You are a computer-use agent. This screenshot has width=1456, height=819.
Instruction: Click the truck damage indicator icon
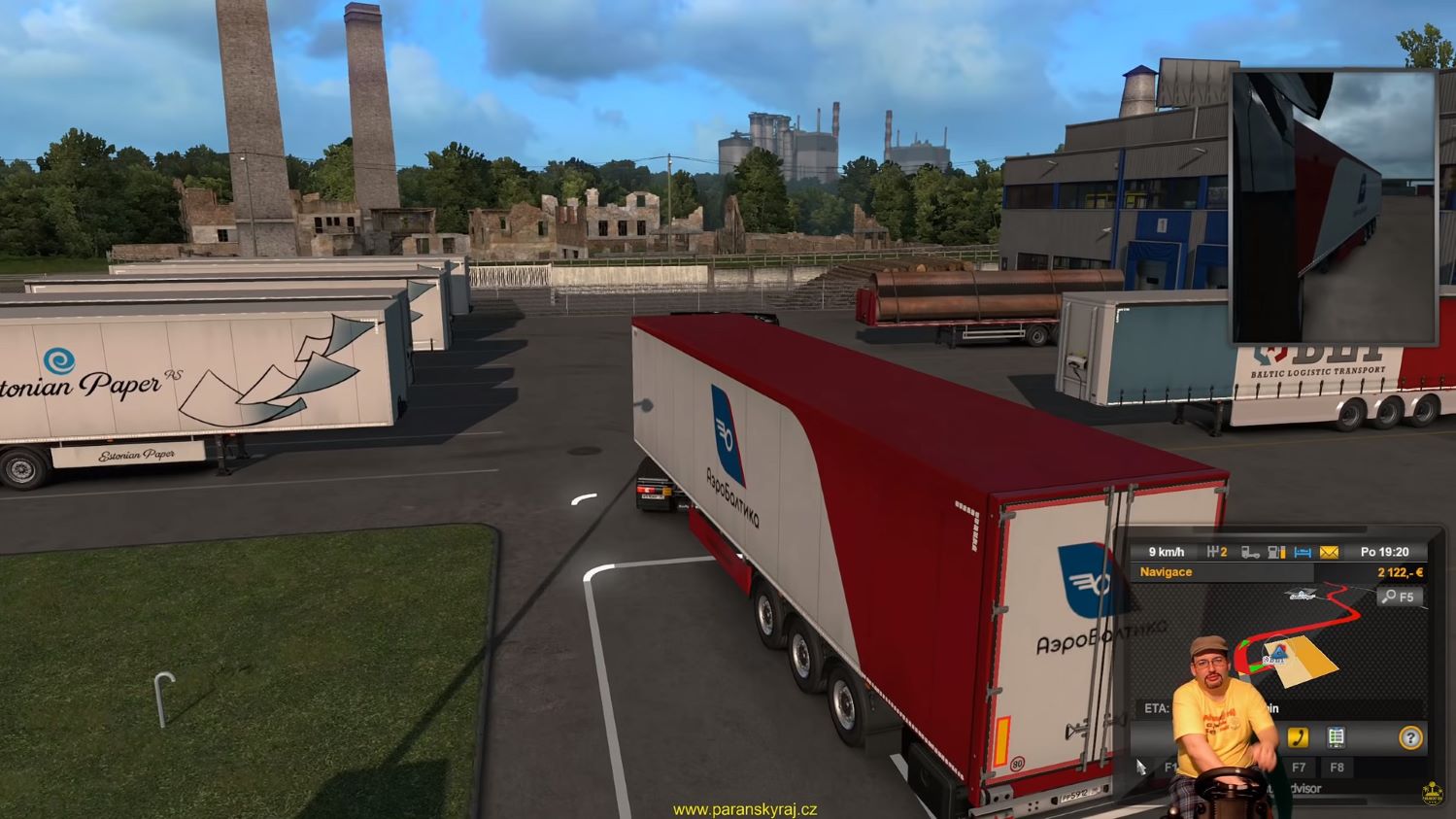[1250, 552]
